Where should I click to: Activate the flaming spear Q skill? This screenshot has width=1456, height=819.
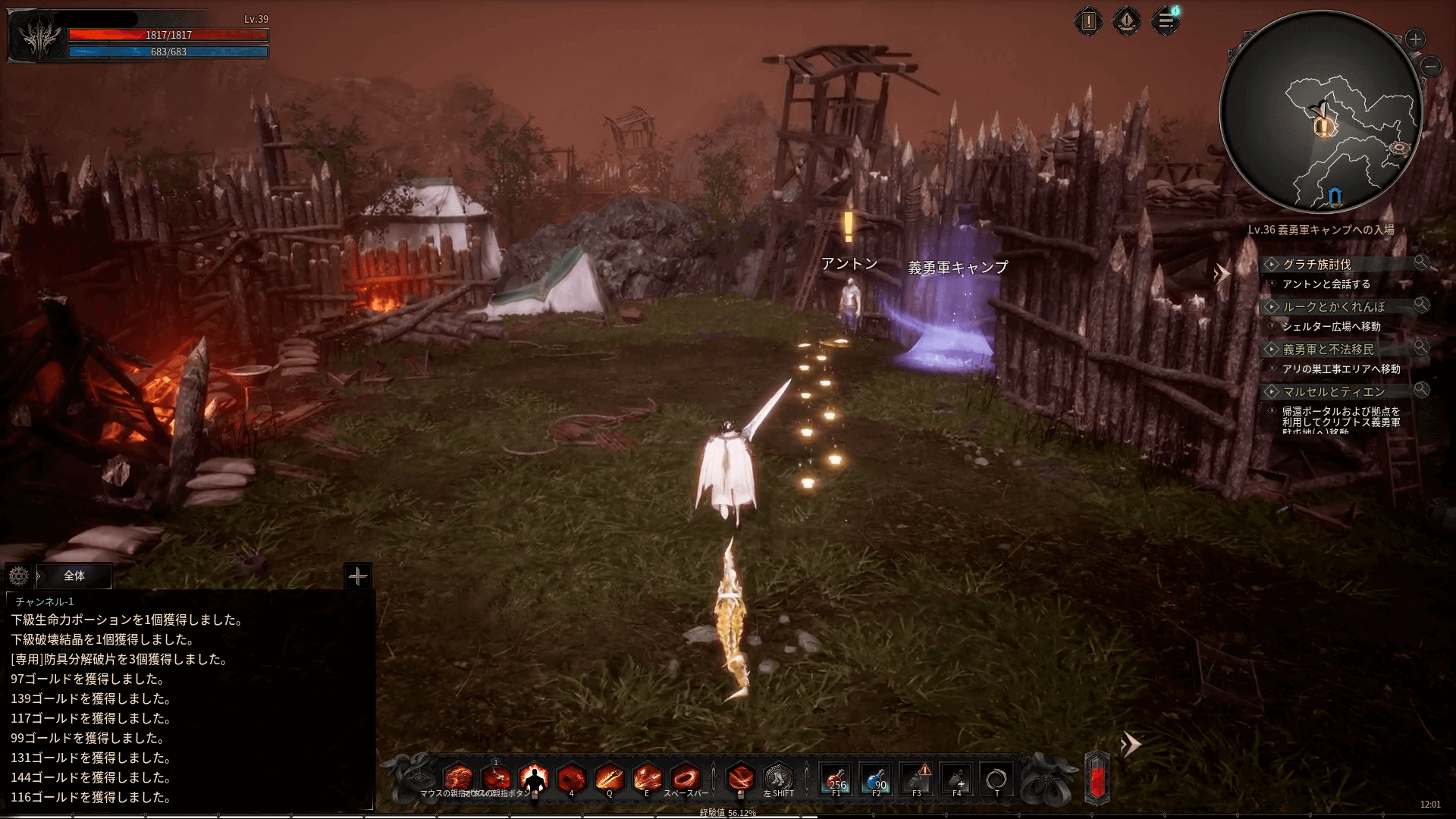coord(609,777)
